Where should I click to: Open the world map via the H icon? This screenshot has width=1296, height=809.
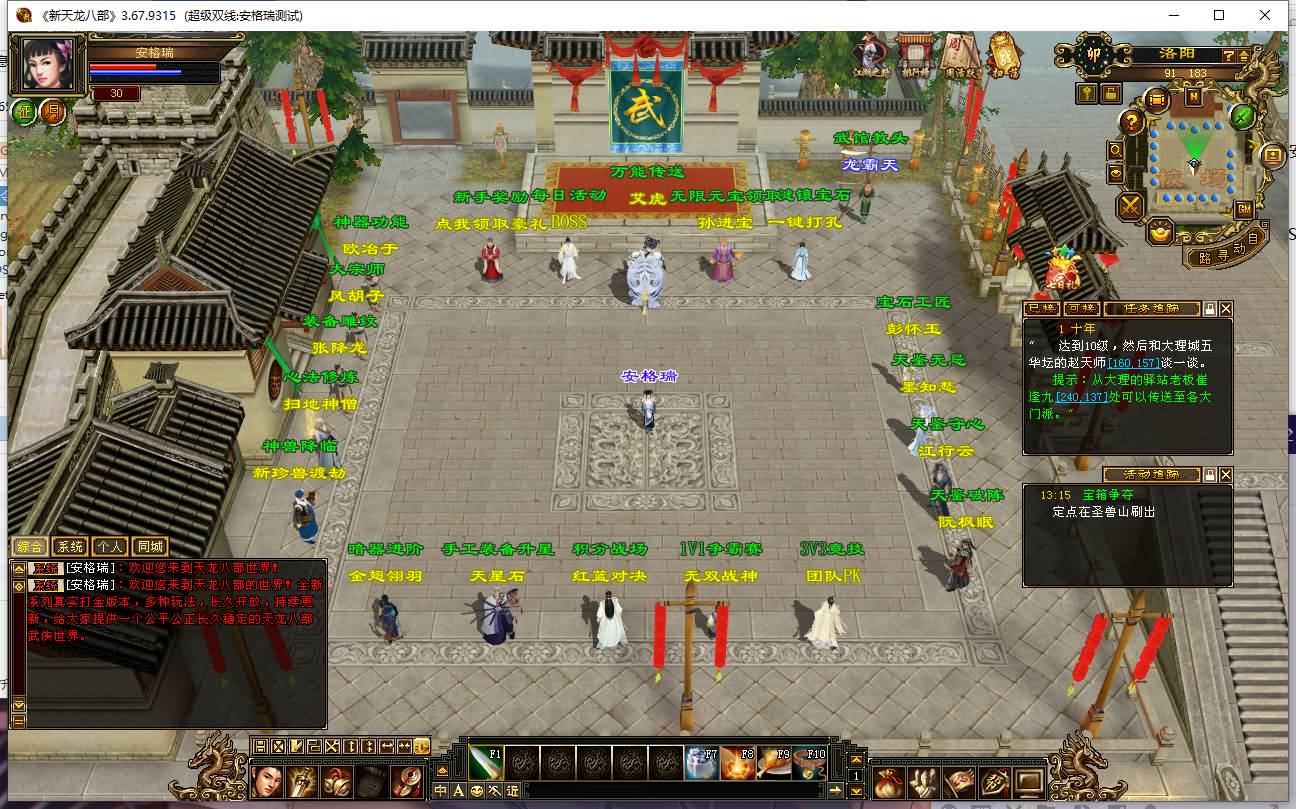(1192, 97)
